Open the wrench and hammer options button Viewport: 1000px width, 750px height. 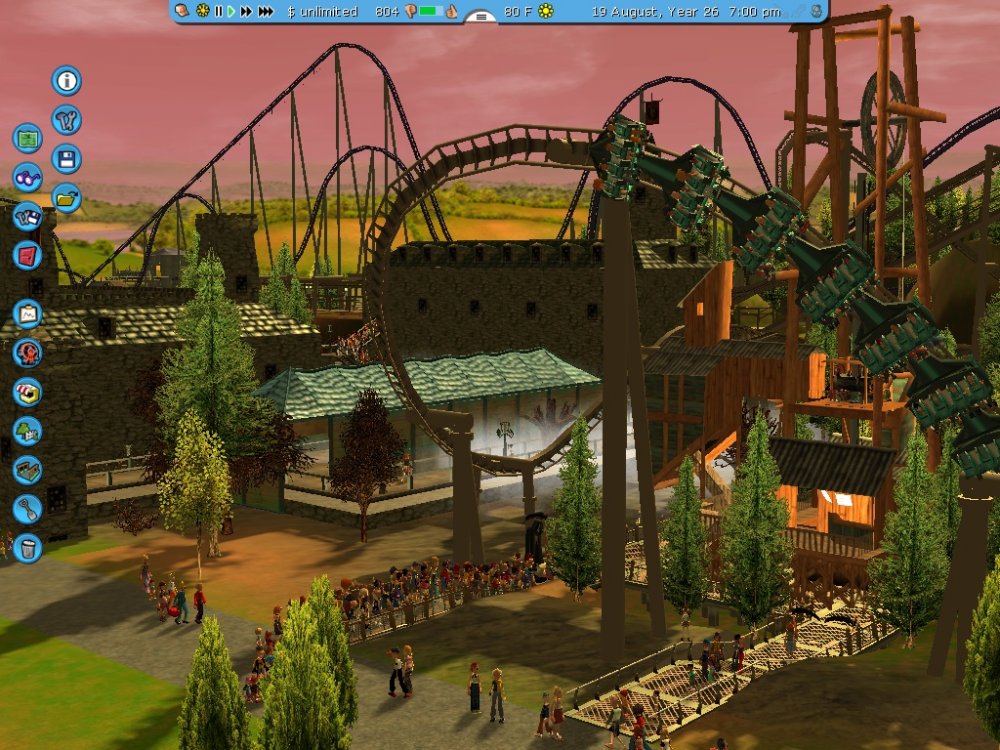pyautogui.click(x=66, y=120)
